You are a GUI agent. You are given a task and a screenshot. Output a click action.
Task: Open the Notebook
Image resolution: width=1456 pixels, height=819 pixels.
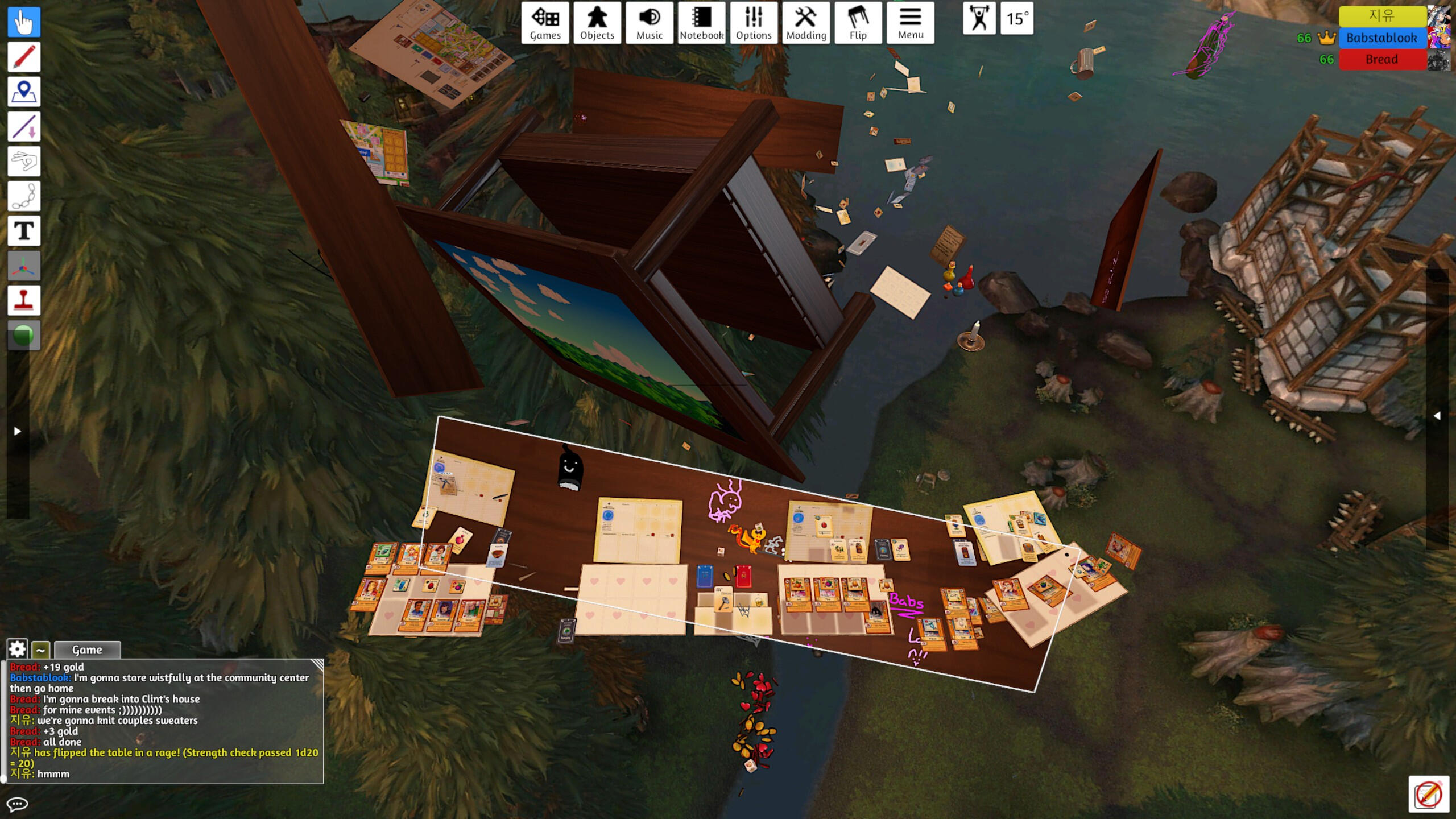click(701, 23)
